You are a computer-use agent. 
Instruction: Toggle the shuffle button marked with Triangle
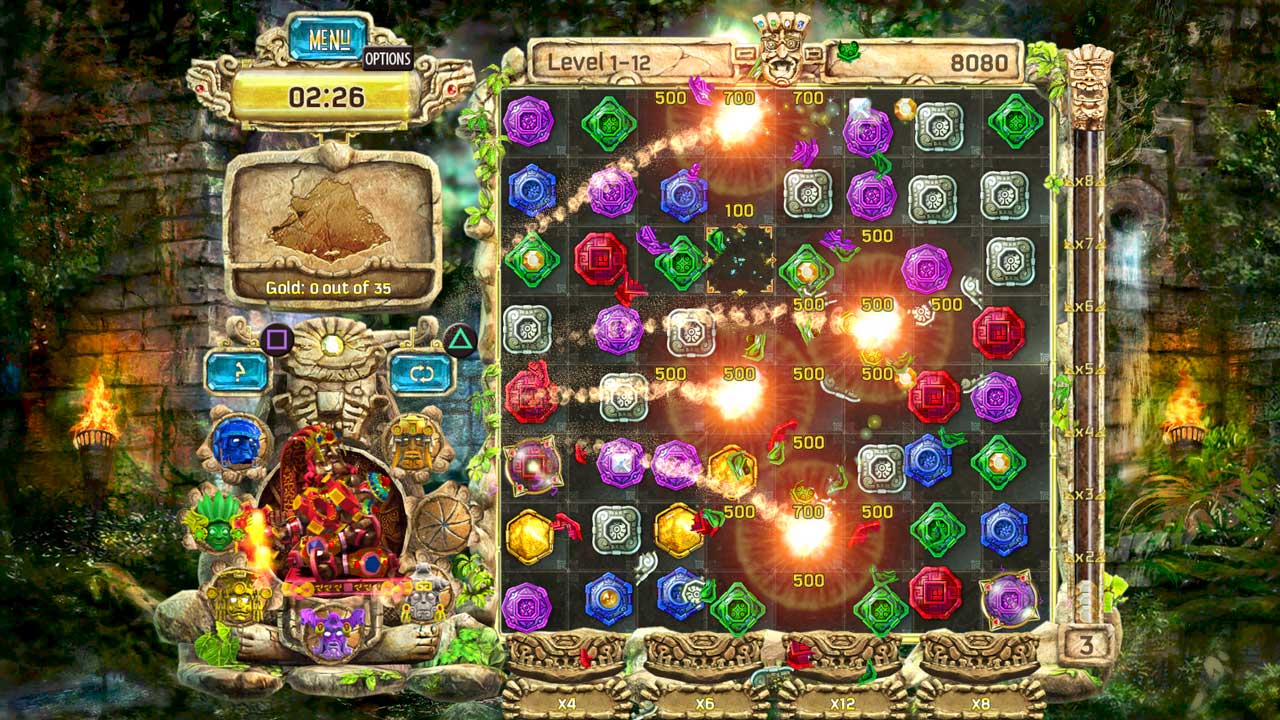coord(424,373)
